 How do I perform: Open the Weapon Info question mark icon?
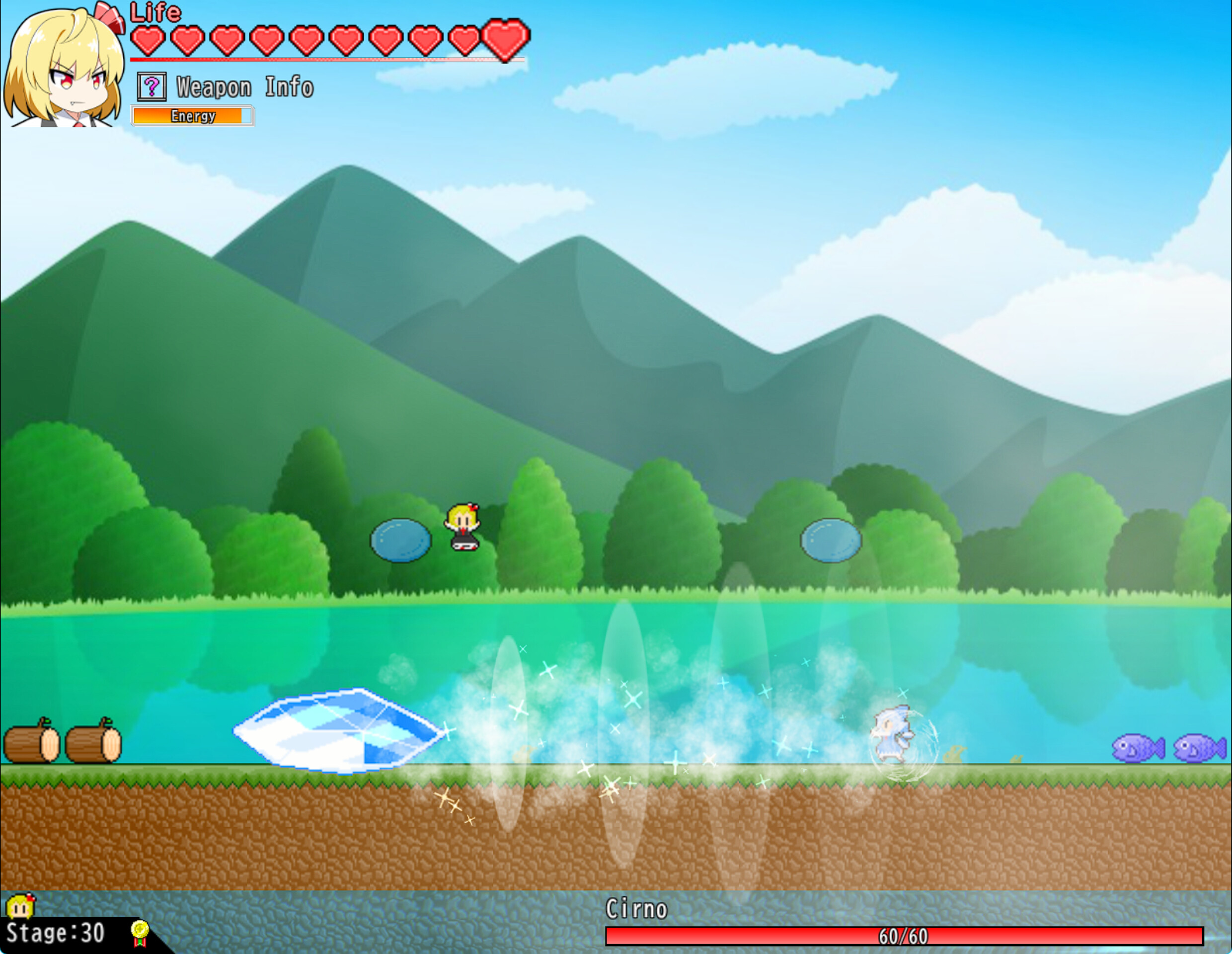coord(152,87)
